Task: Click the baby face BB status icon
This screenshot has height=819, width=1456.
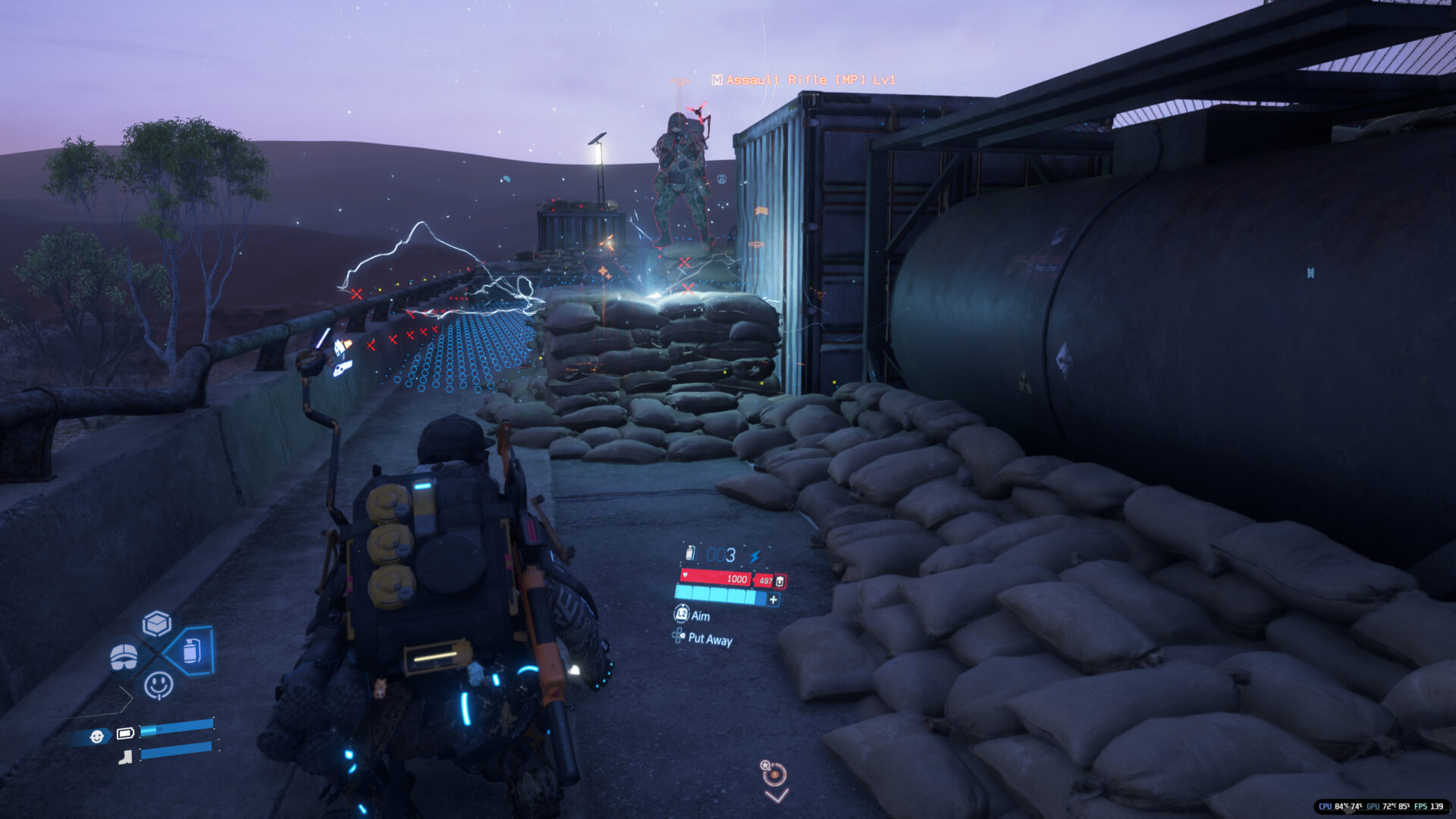Action: click(97, 736)
